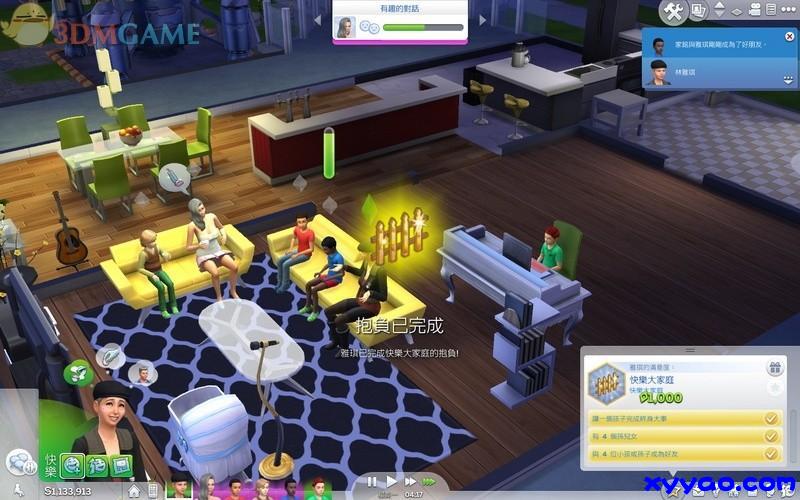Screen dimensions: 800x500
Task: Click the queued interaction Sim portrait bubble
Action: (144, 374)
